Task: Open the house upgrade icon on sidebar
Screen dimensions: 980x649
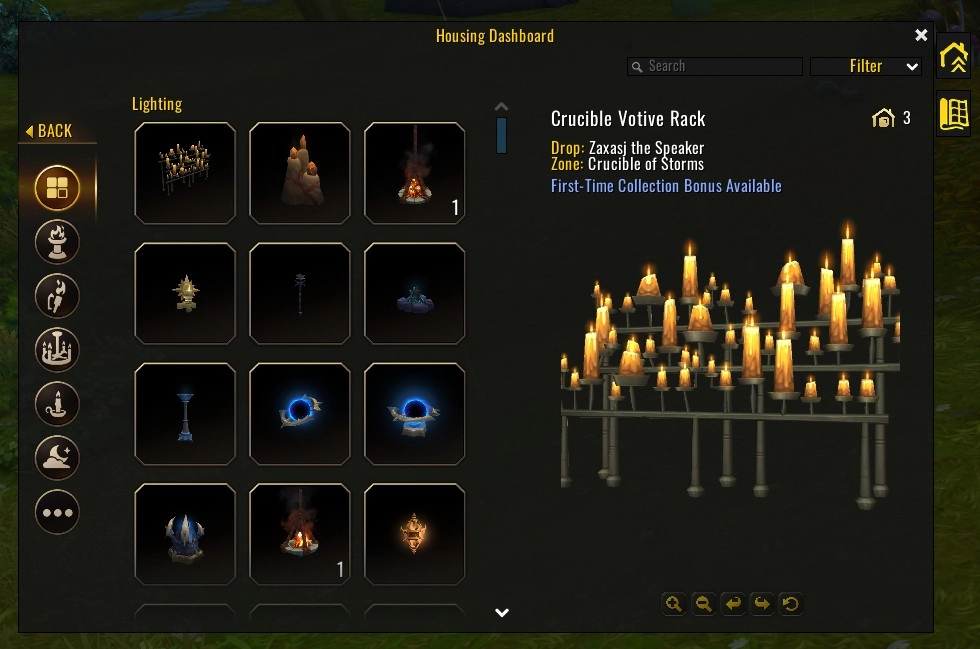Action: click(954, 57)
